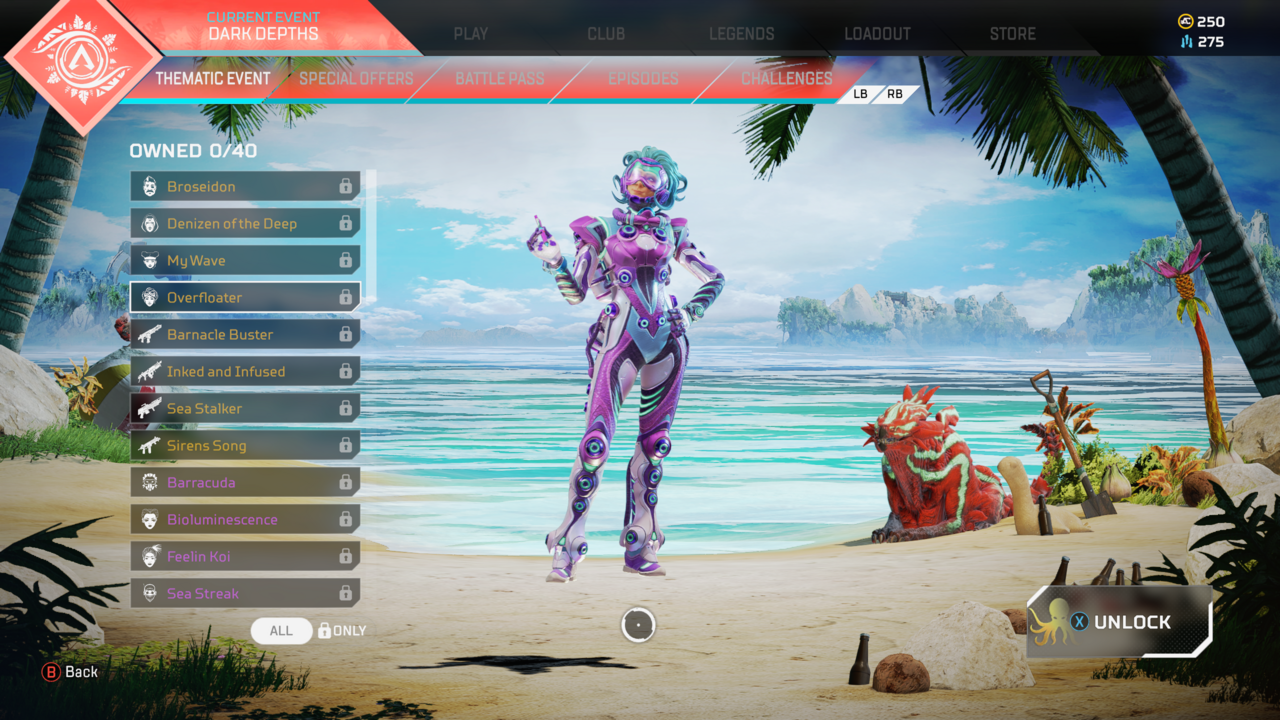Preview Inked and Infused weapon skin
The height and width of the screenshot is (720, 1280).
pos(244,371)
